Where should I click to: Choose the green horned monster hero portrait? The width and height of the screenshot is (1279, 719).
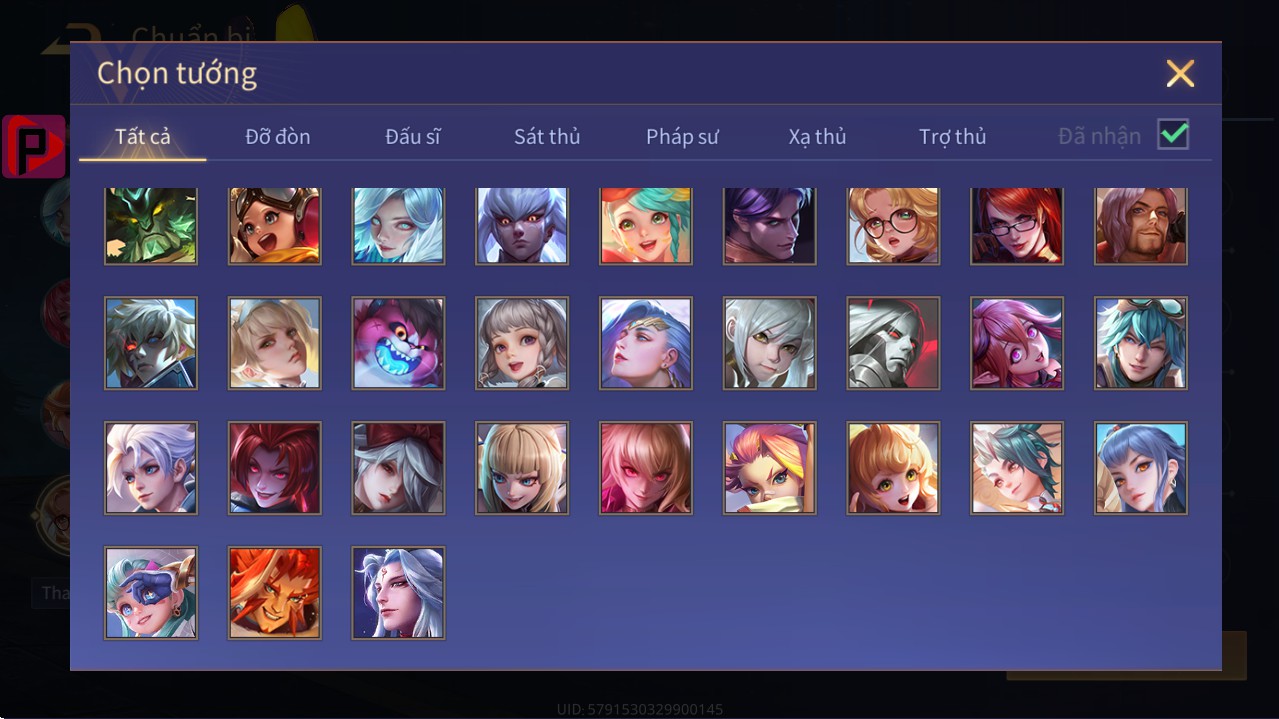pyautogui.click(x=151, y=225)
